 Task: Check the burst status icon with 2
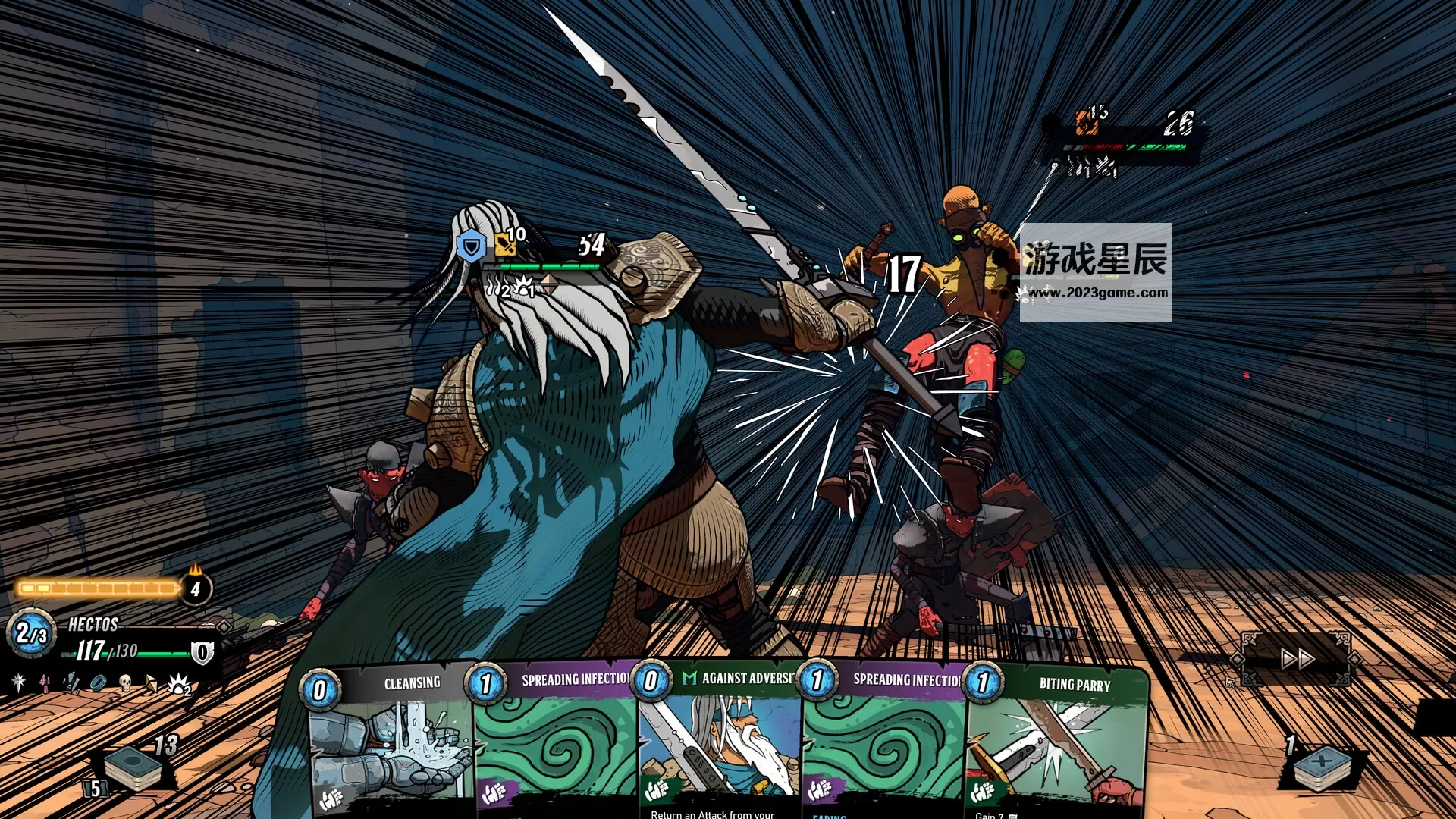[x=179, y=685]
